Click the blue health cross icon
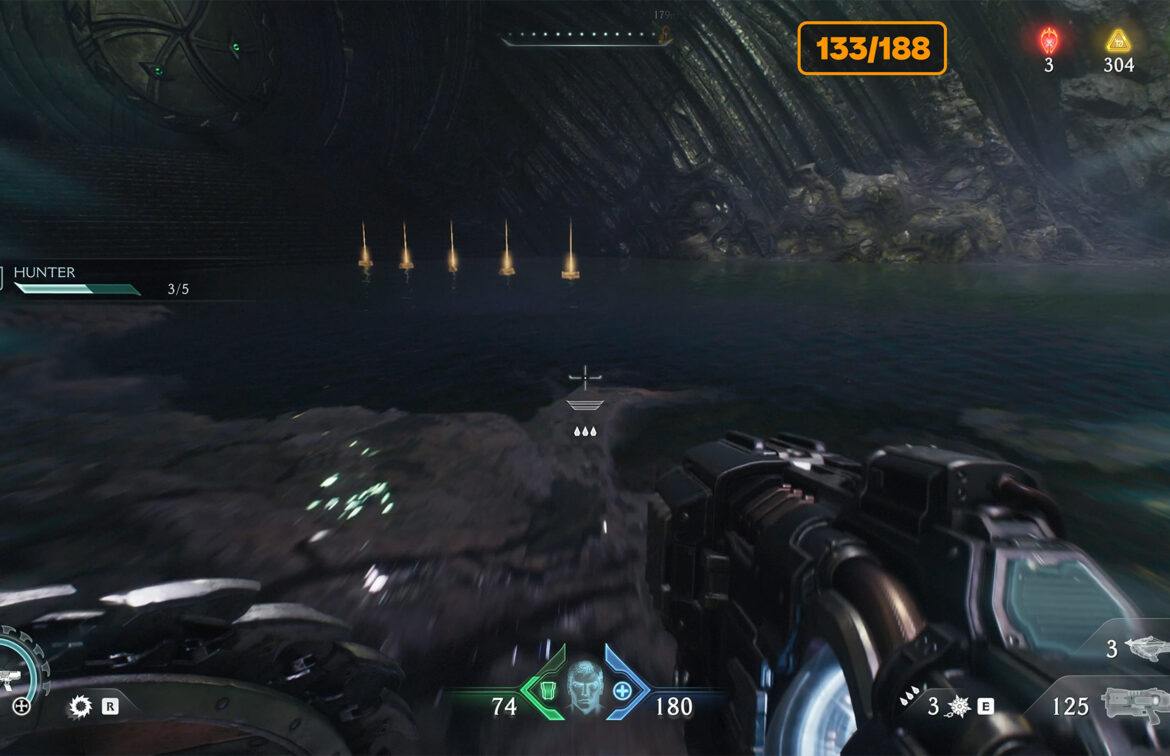 point(622,690)
